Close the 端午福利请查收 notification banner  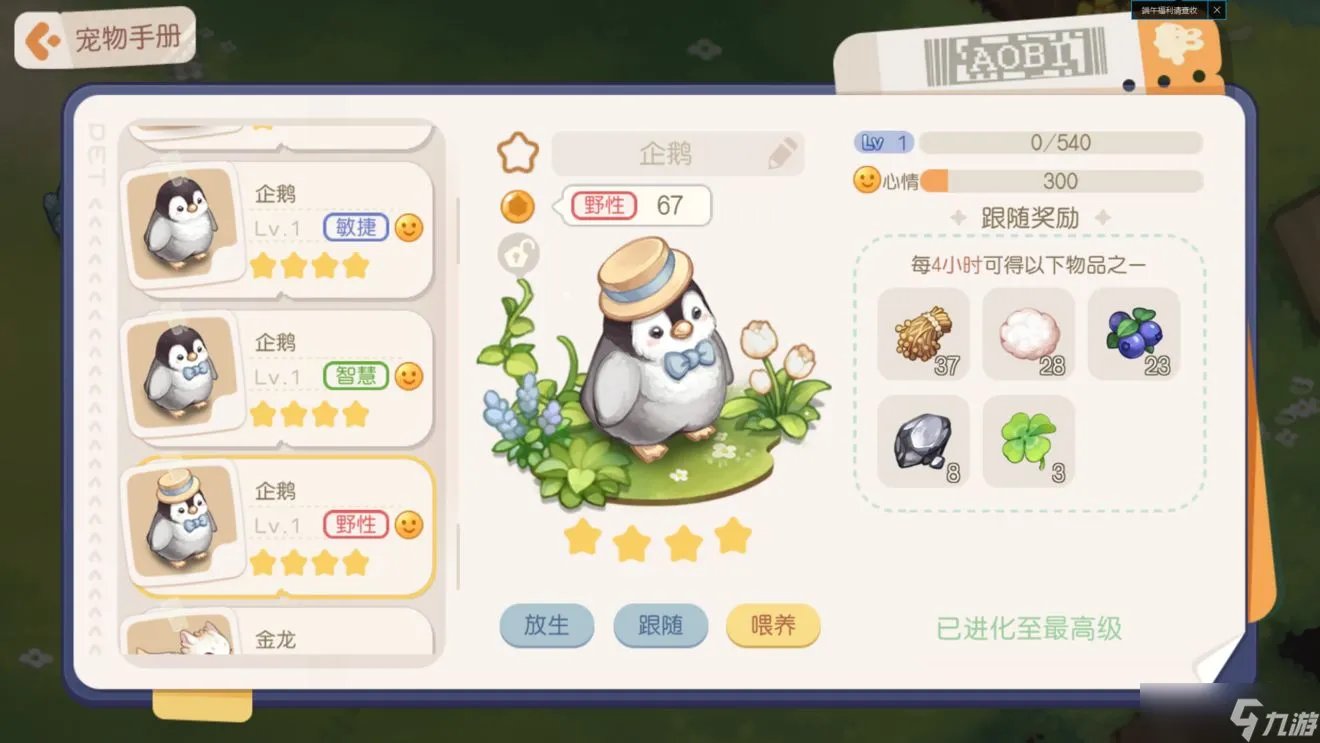(x=1216, y=10)
